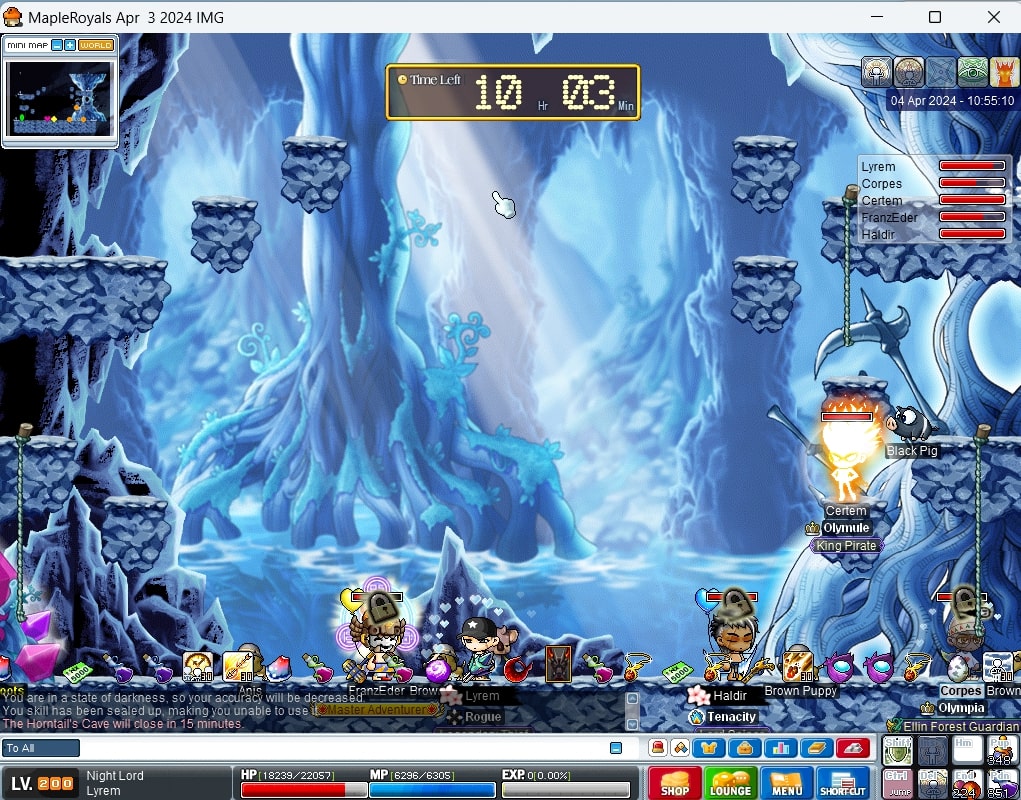Open the 'To All' chat target selector

click(41, 748)
